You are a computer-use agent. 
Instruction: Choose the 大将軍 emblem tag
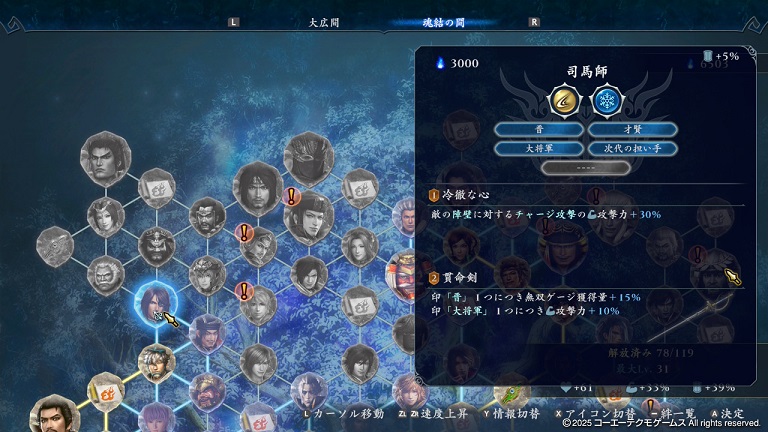[x=539, y=148]
